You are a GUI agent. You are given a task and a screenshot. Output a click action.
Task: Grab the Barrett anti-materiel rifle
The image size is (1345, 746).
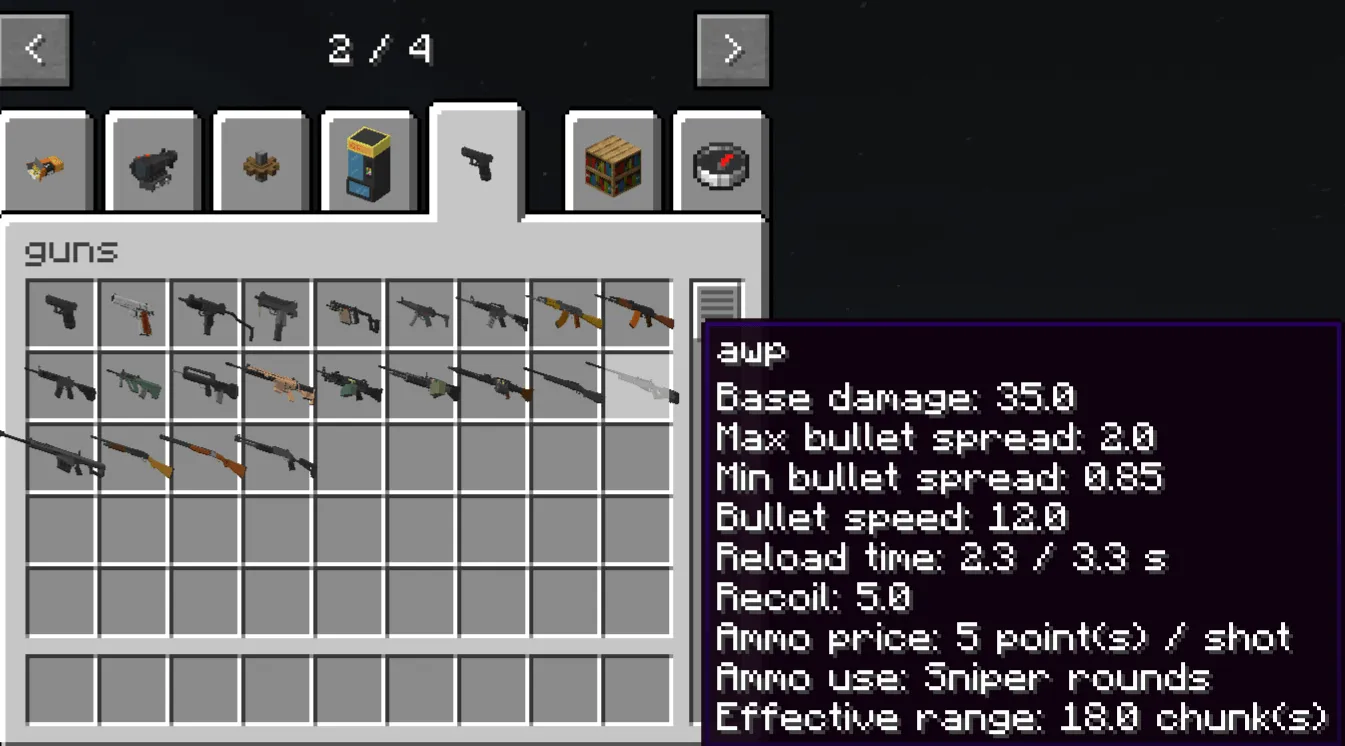coord(62,455)
